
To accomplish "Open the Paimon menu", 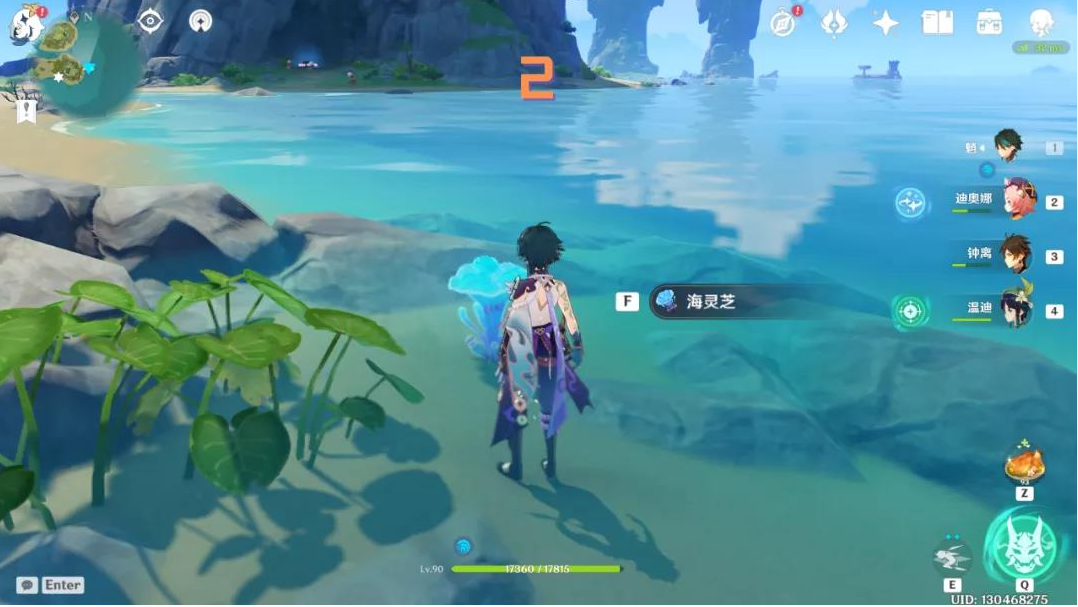I will coord(26,26).
